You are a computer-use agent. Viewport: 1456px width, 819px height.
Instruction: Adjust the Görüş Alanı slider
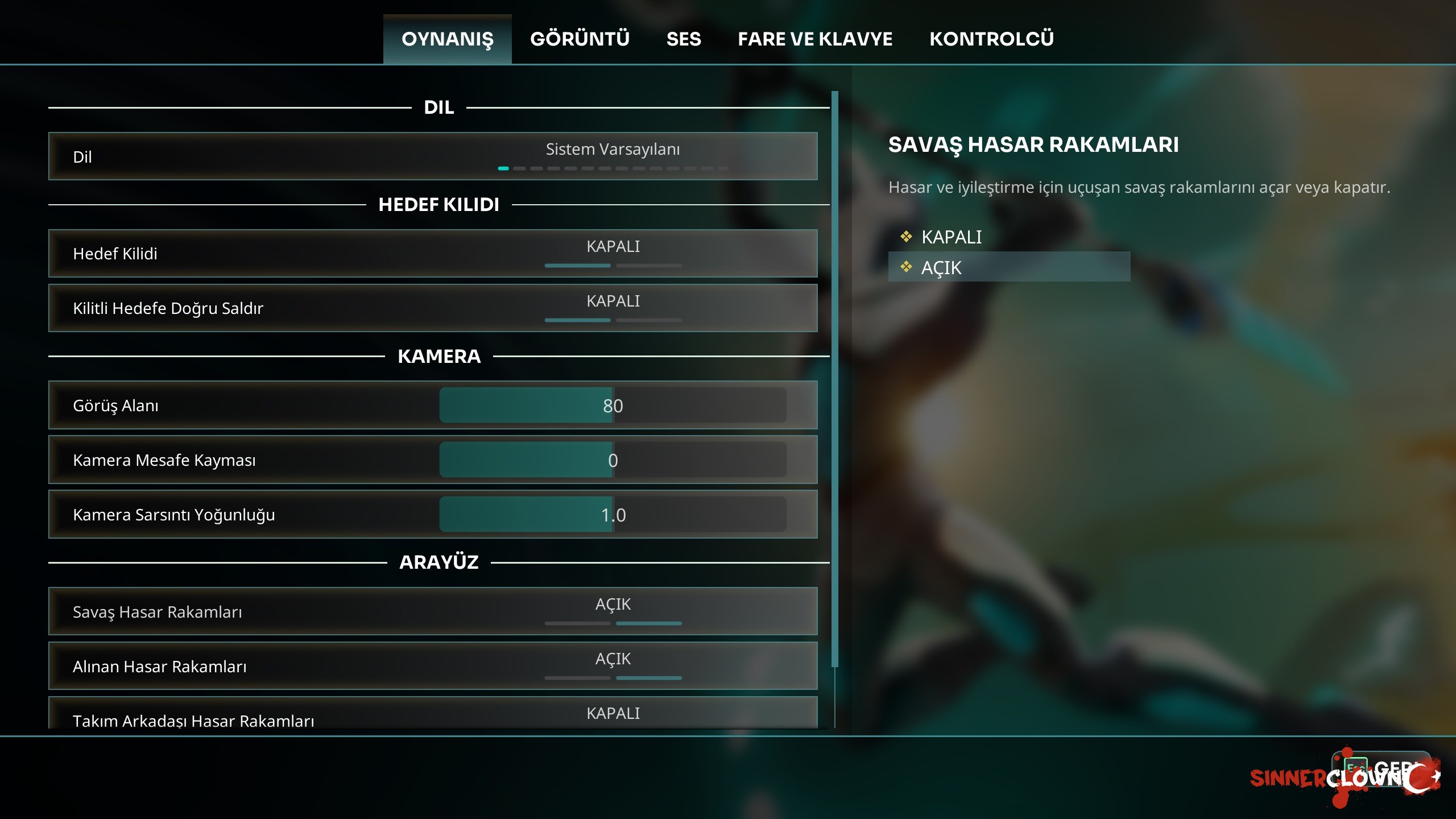pyautogui.click(x=613, y=406)
